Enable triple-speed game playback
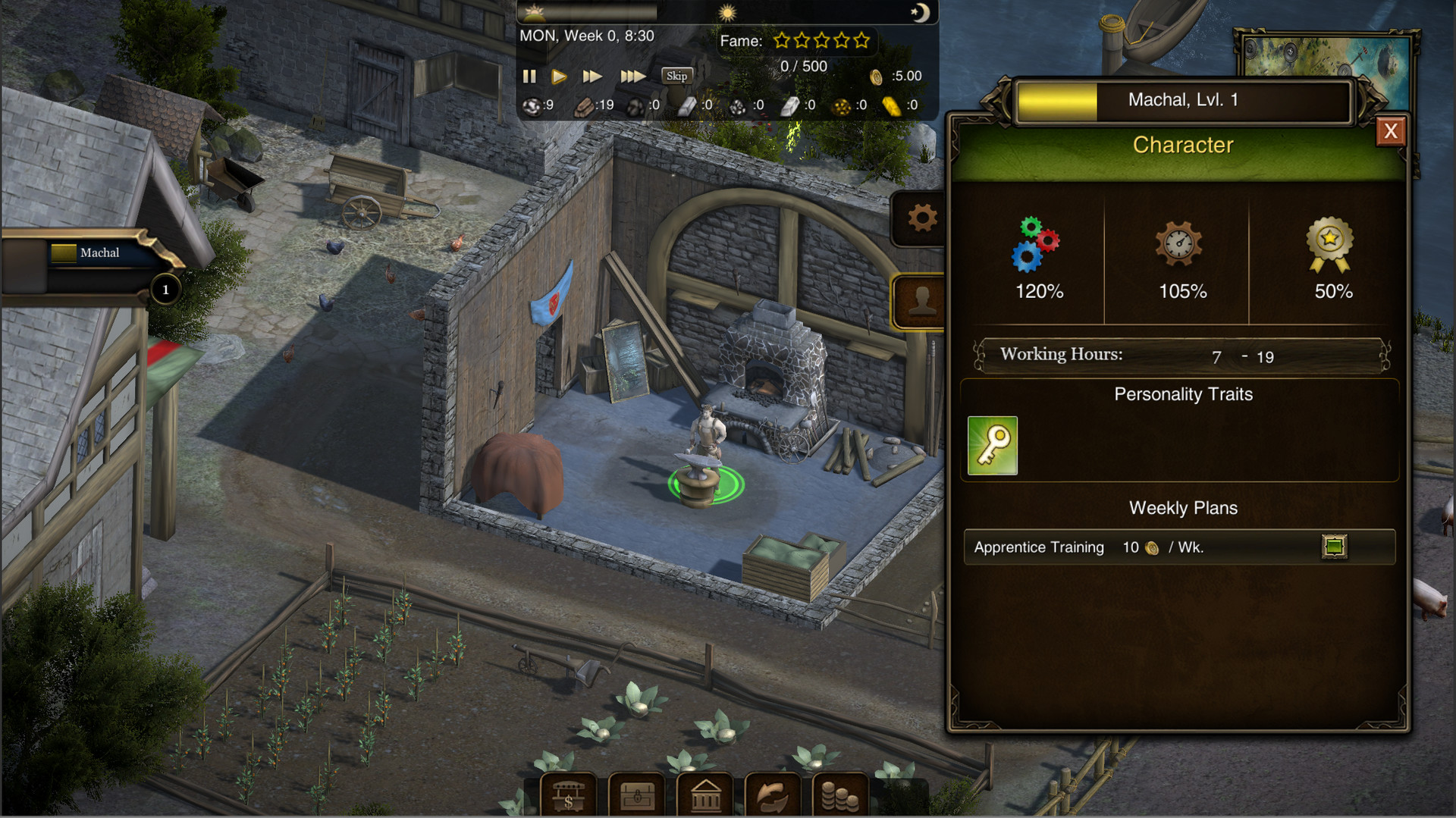This screenshot has width=1456, height=818. tap(635, 76)
